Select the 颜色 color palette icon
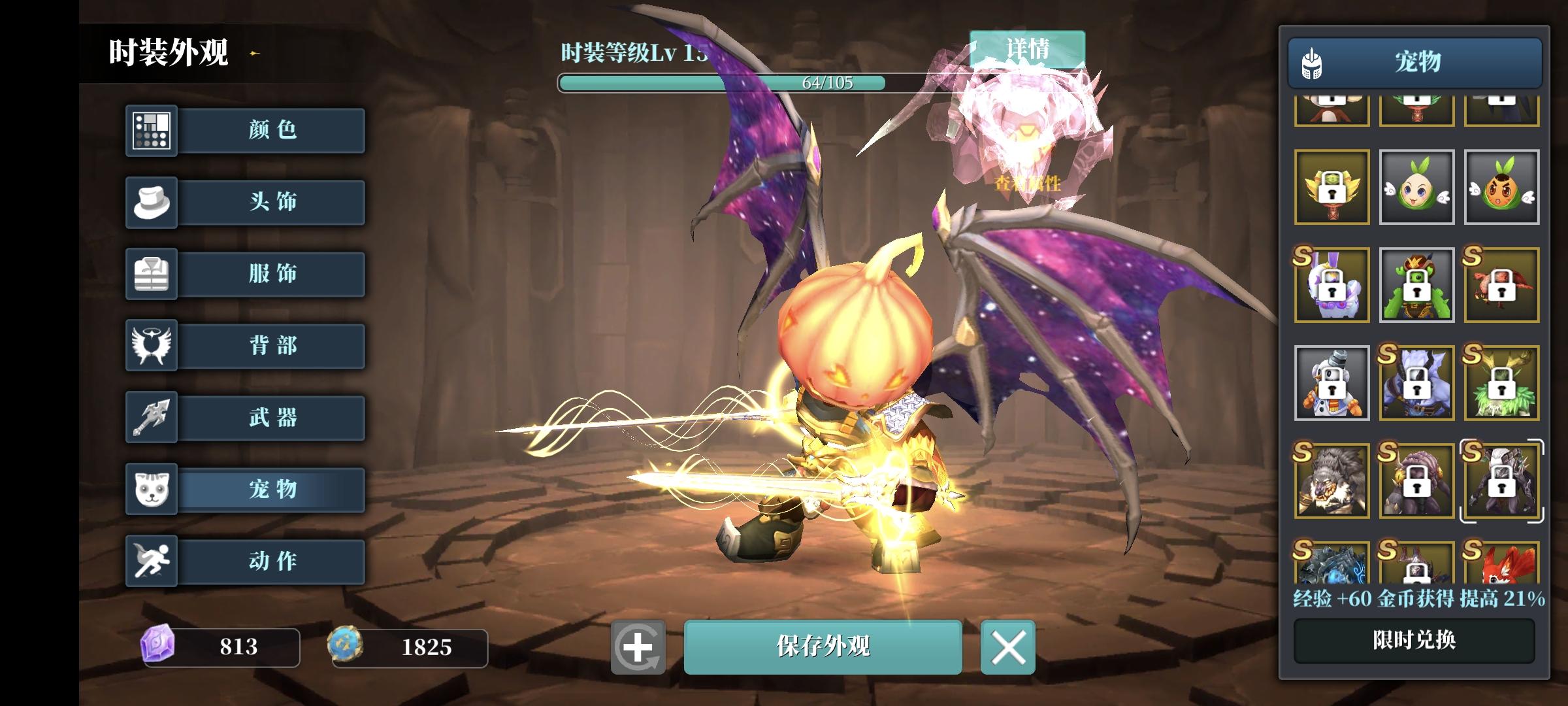Image resolution: width=1568 pixels, height=706 pixels. [151, 130]
